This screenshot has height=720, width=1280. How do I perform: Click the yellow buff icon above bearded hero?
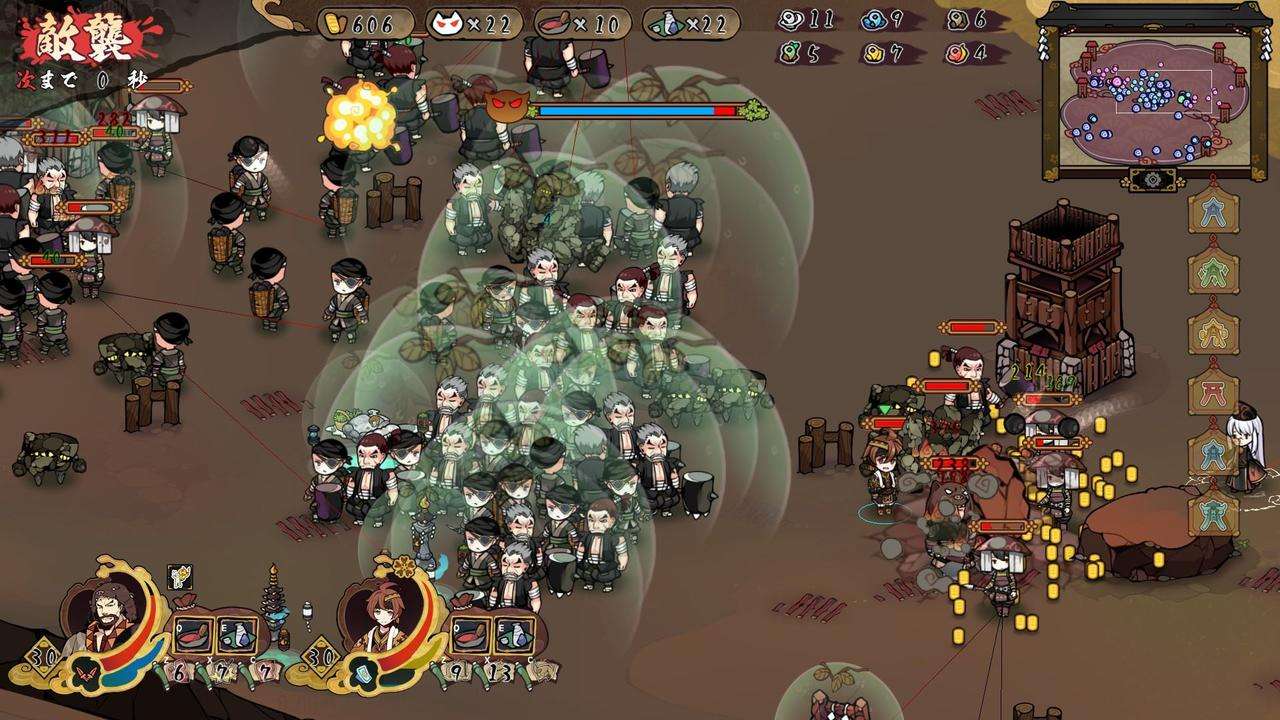coord(179,576)
